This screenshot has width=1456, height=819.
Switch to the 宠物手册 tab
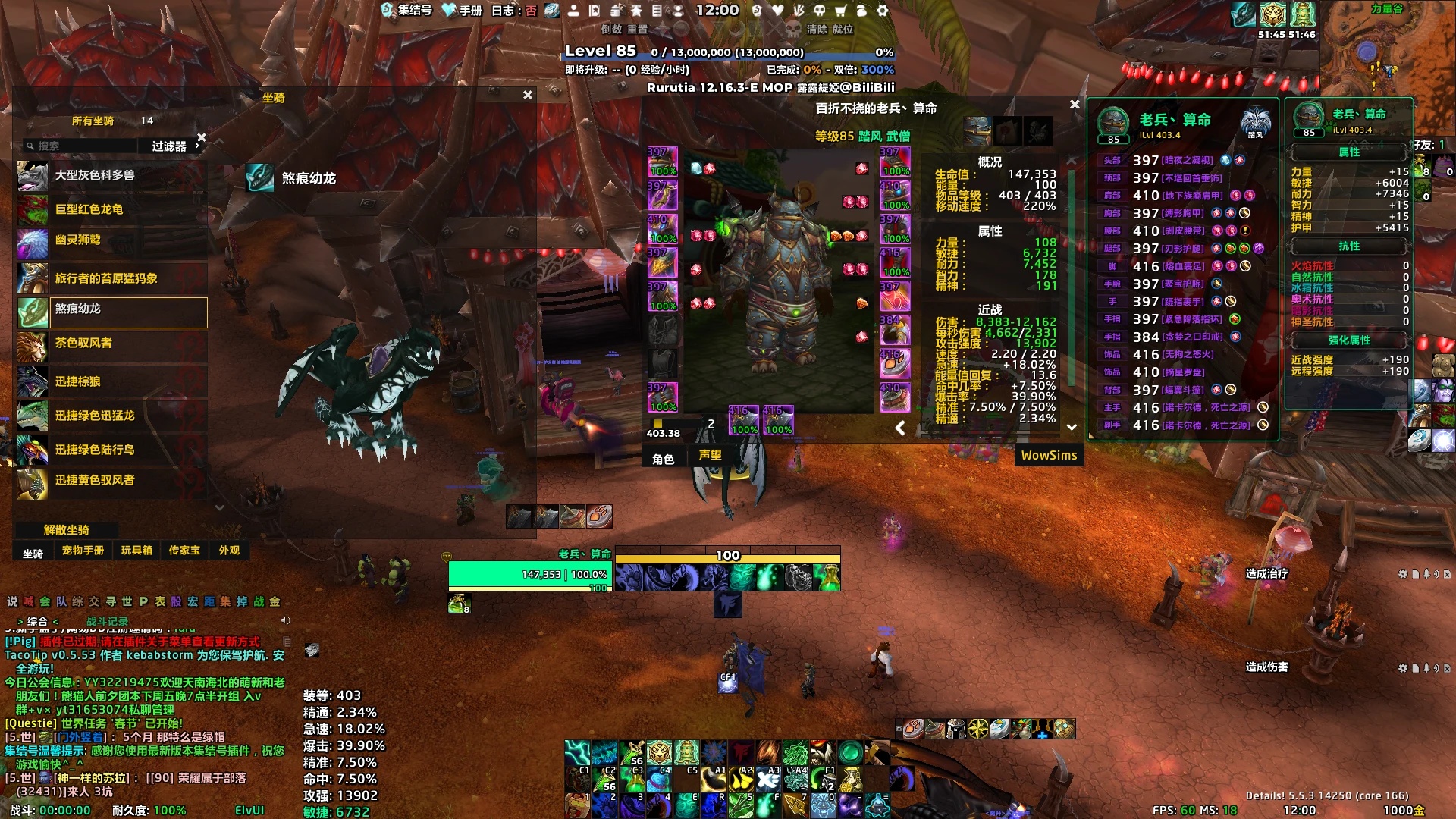[83, 551]
